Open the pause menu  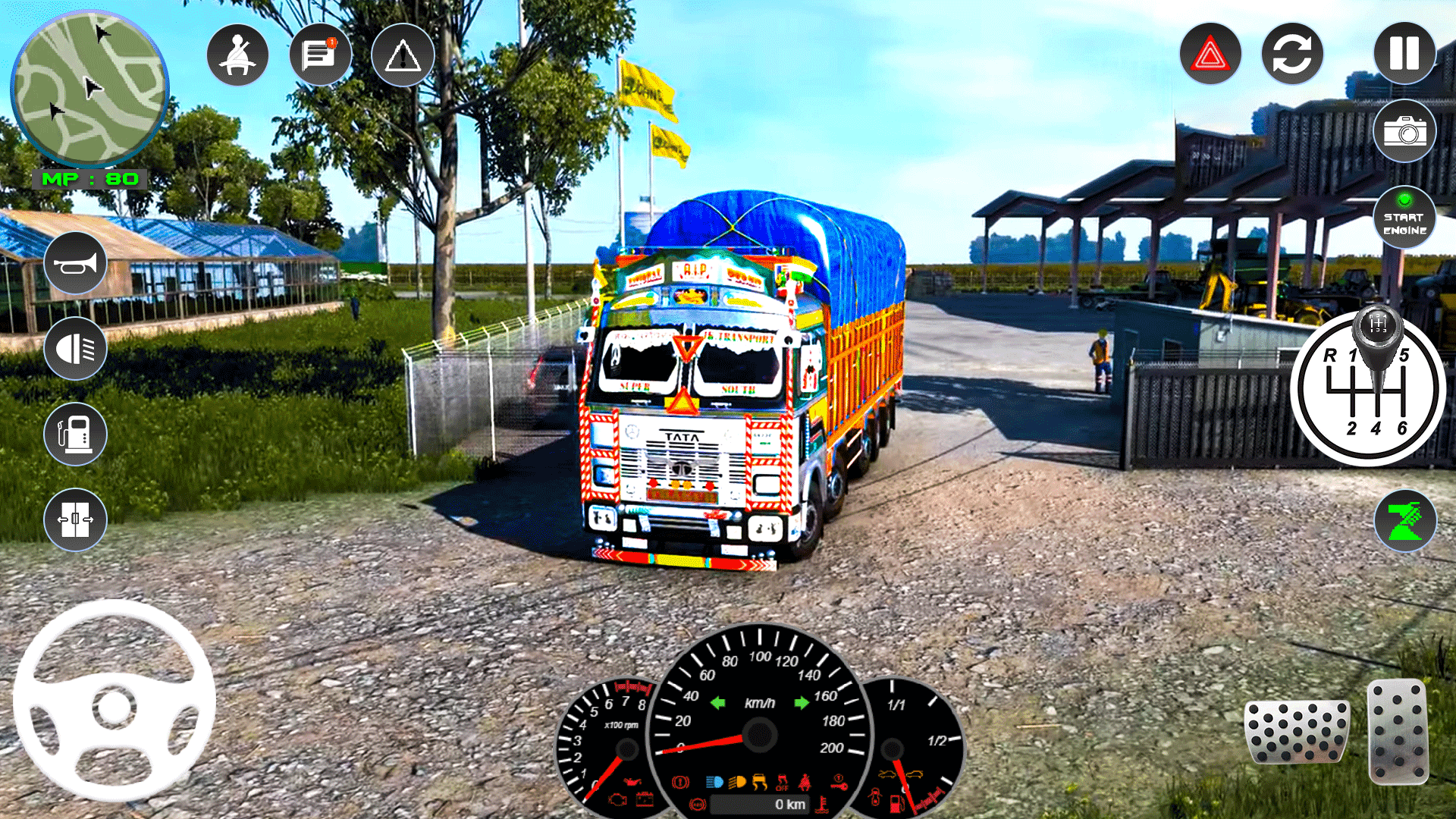(1404, 53)
